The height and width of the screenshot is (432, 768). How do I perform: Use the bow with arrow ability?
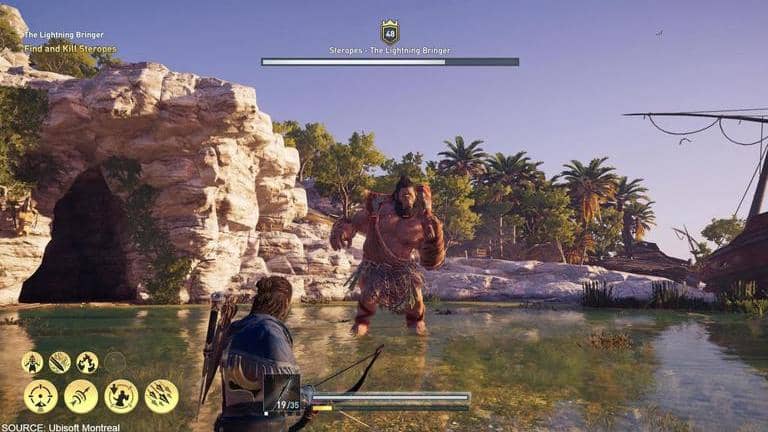(81, 396)
